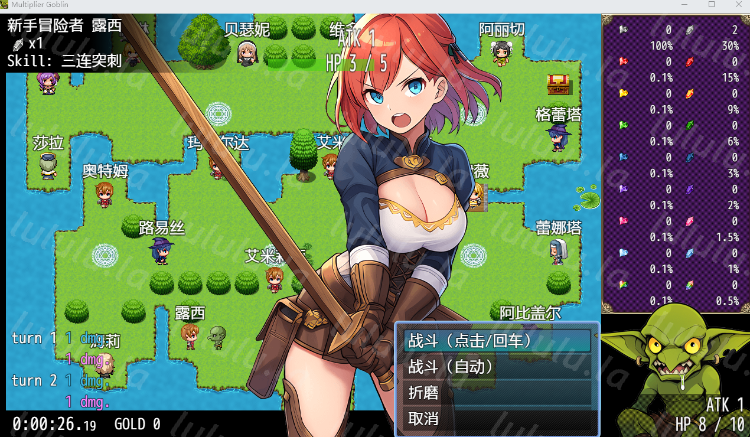Minimize the game window
Screen dimensions: 750x437
coord(684,5)
